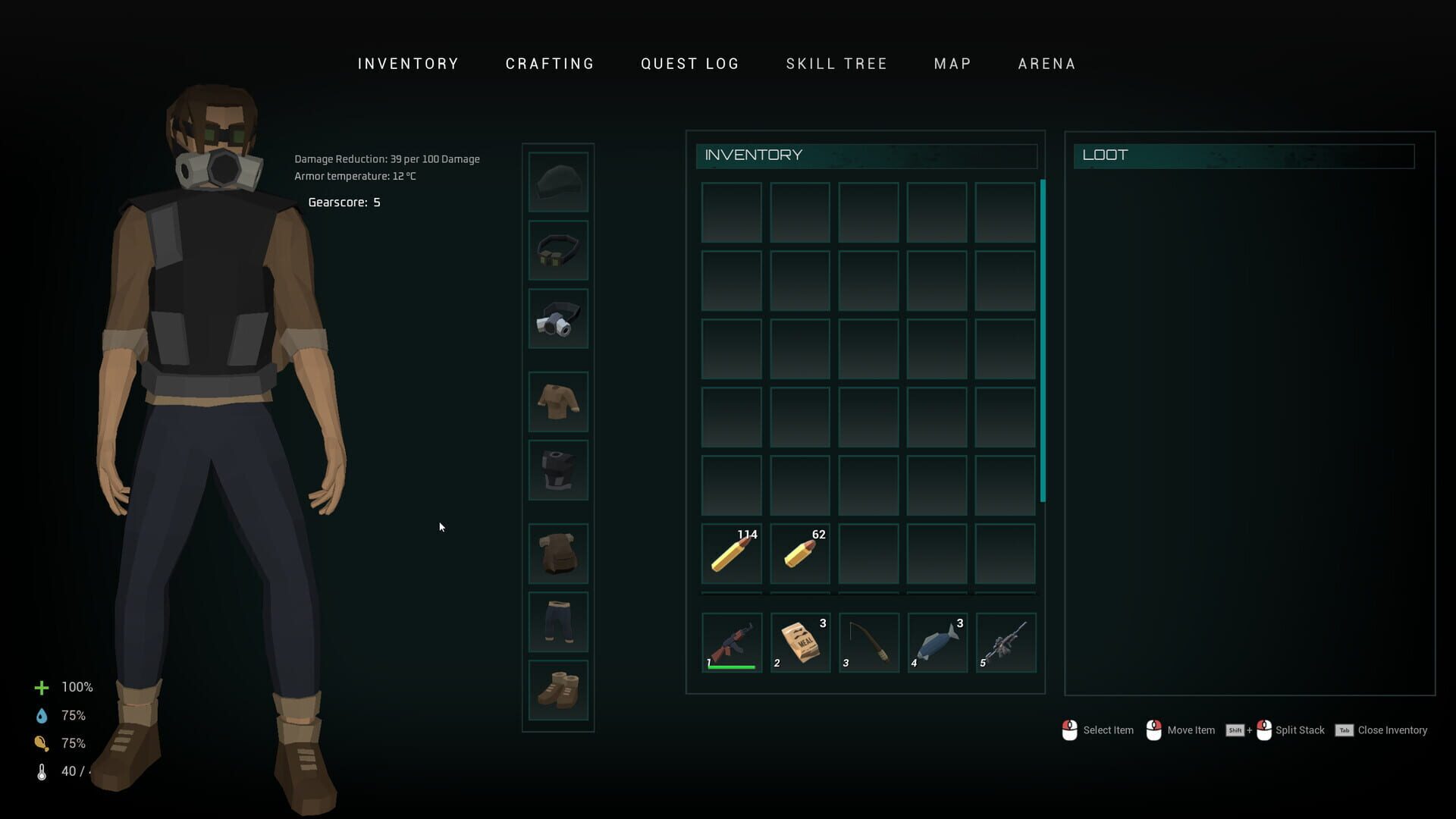Select the equipped goggles slot
The image size is (1456, 819).
coord(557,250)
